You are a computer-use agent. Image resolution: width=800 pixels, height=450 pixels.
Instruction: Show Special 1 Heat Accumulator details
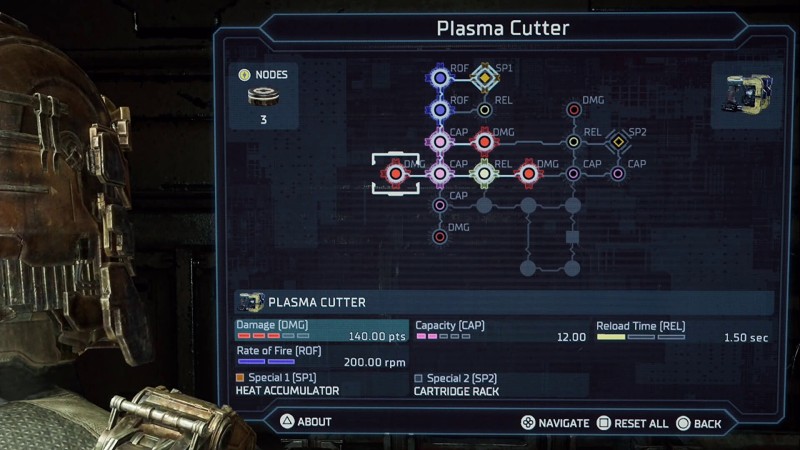(x=288, y=385)
